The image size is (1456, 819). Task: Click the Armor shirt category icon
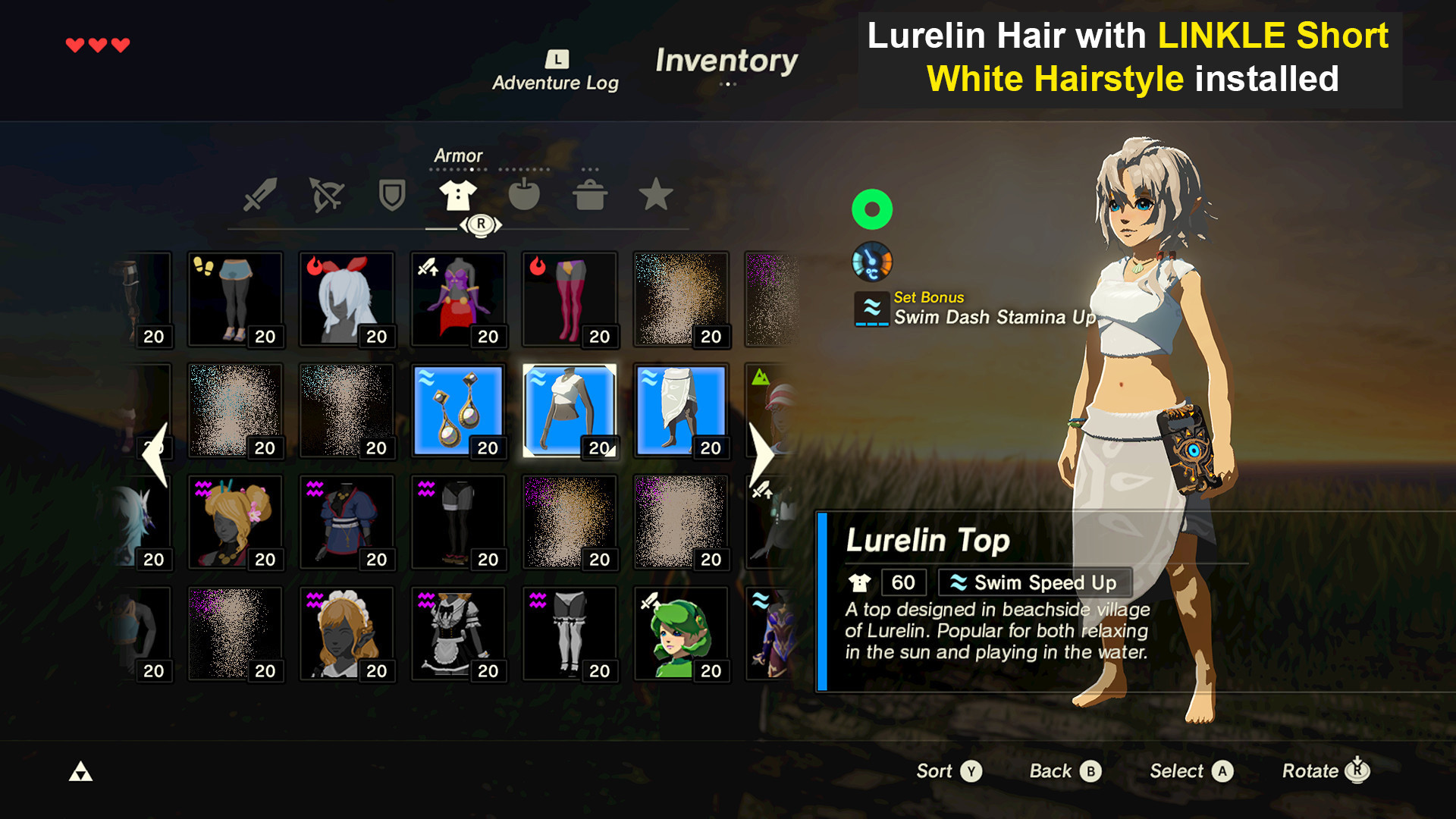point(458,195)
